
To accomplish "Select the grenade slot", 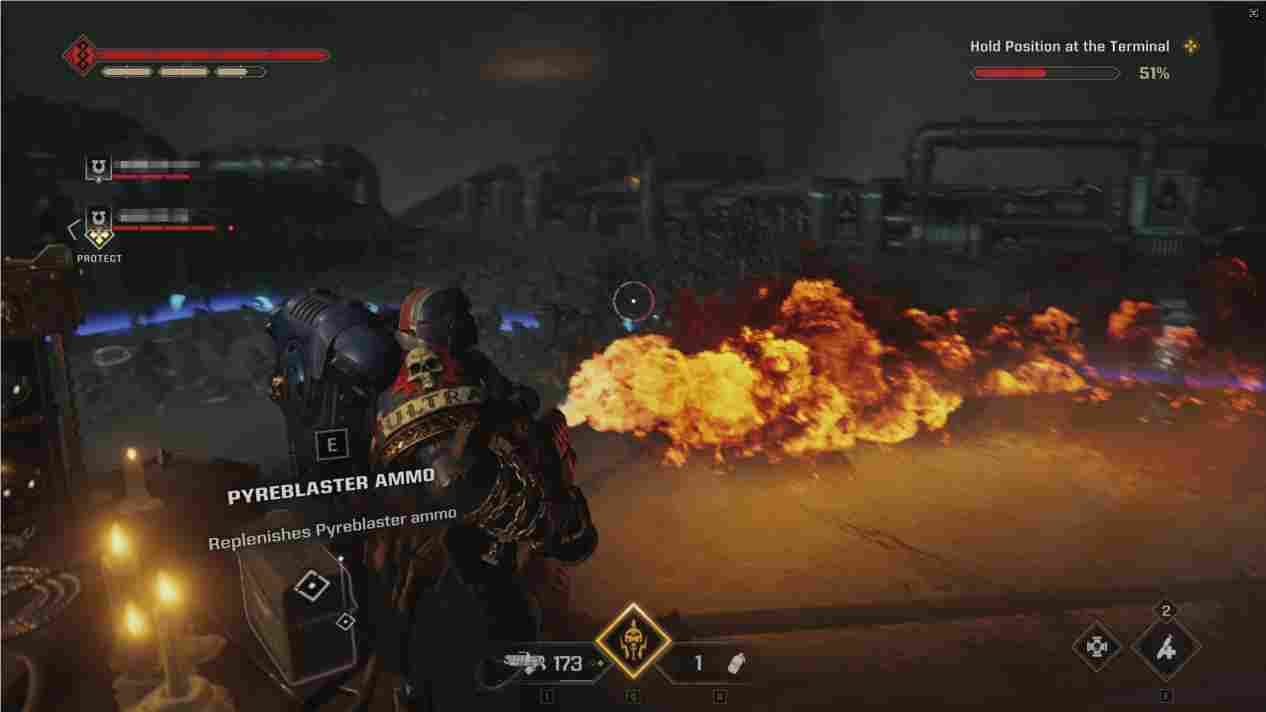I will [x=718, y=663].
